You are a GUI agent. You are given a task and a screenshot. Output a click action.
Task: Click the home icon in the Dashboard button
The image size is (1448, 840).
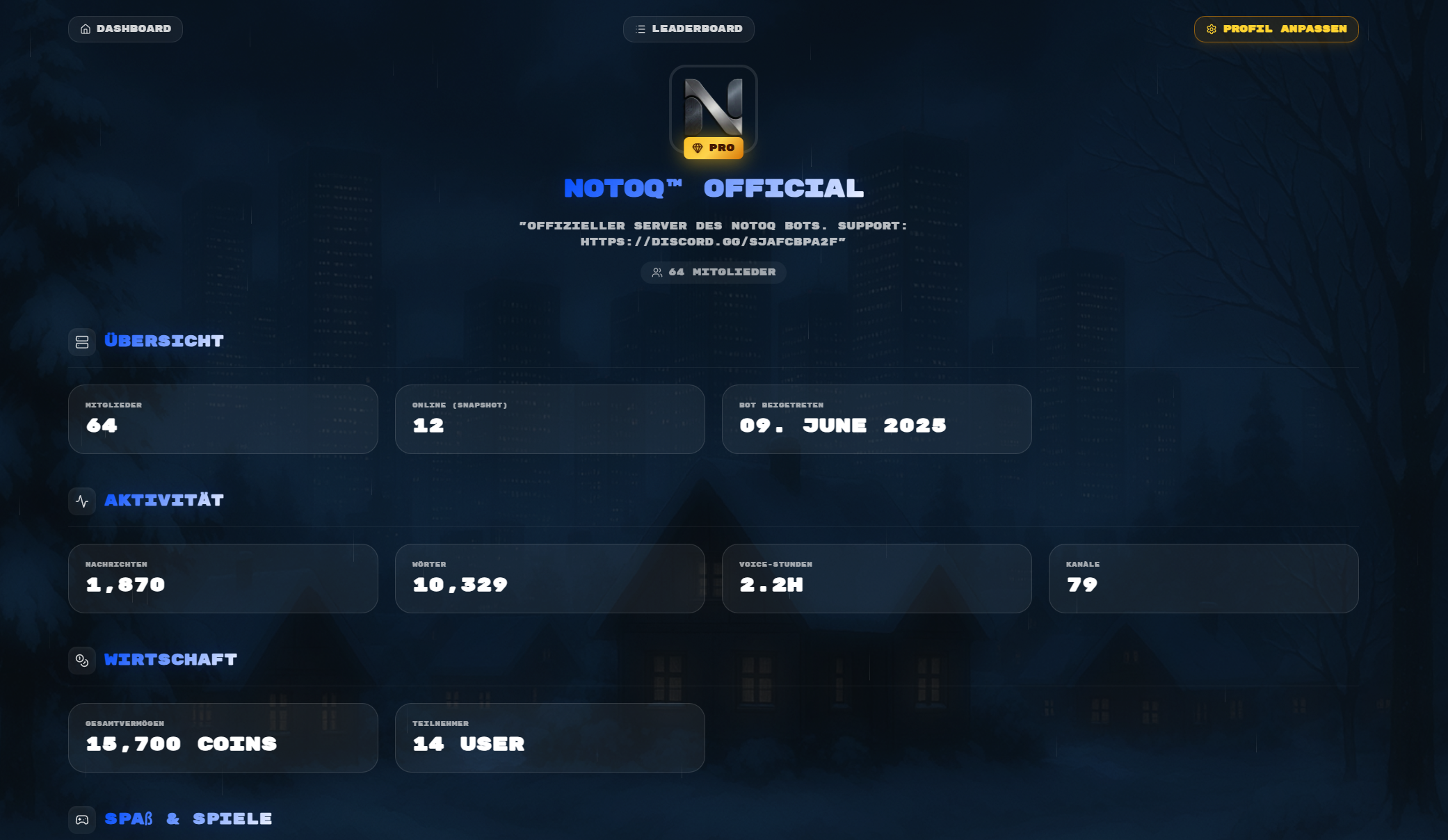pyautogui.click(x=86, y=29)
